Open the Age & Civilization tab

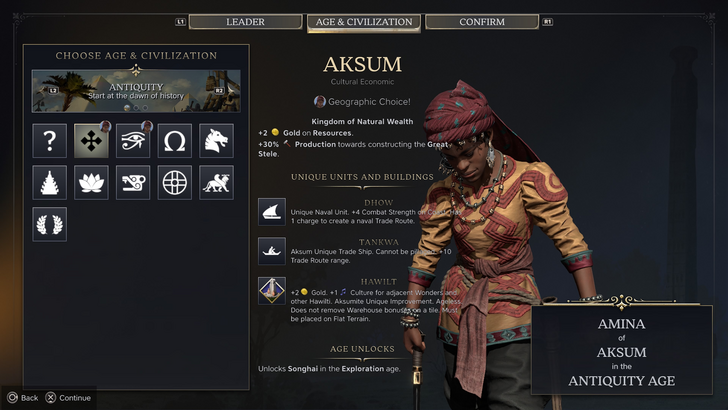pos(363,22)
